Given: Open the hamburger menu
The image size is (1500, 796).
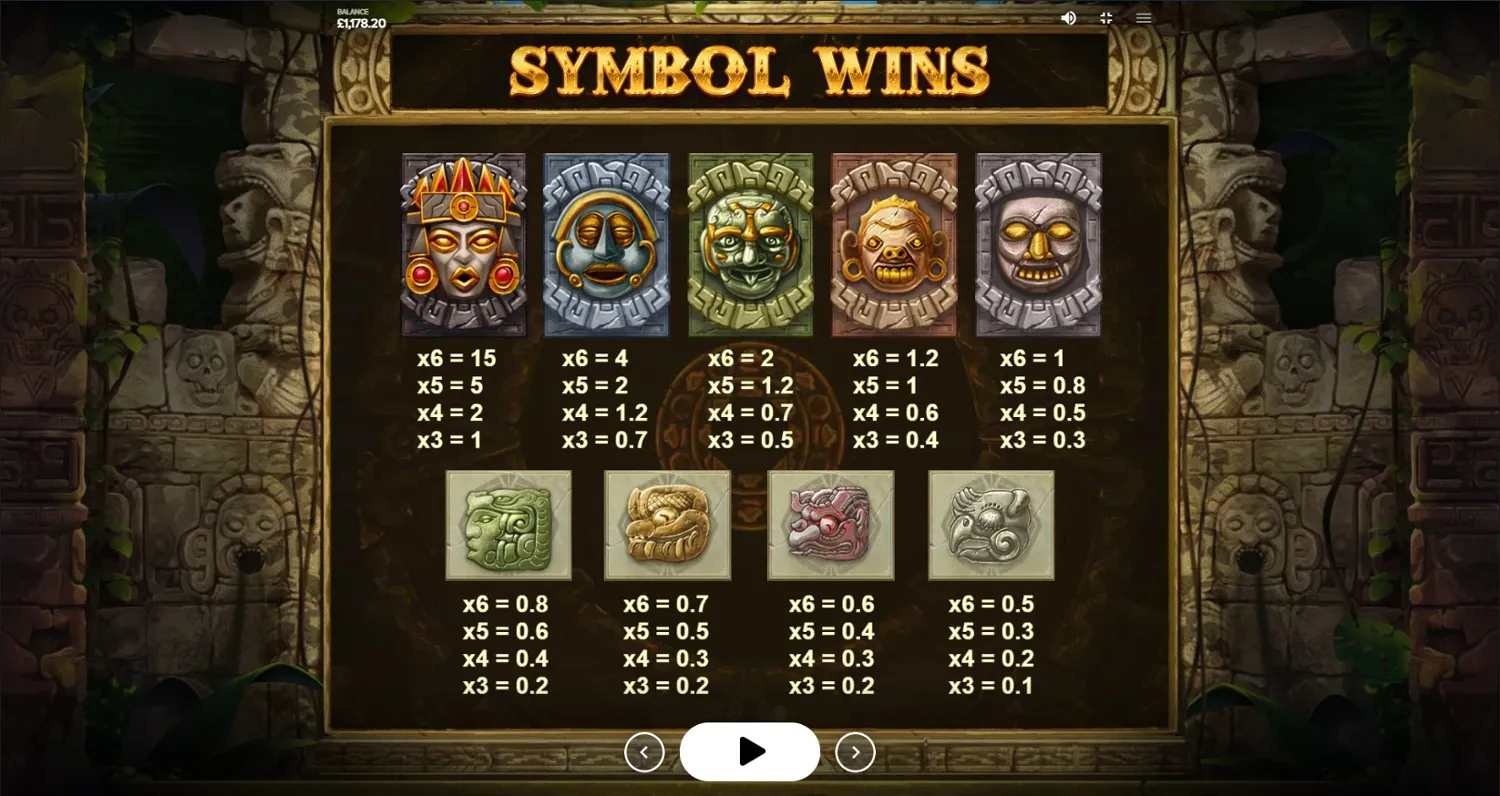Looking at the screenshot, I should click(1142, 17).
